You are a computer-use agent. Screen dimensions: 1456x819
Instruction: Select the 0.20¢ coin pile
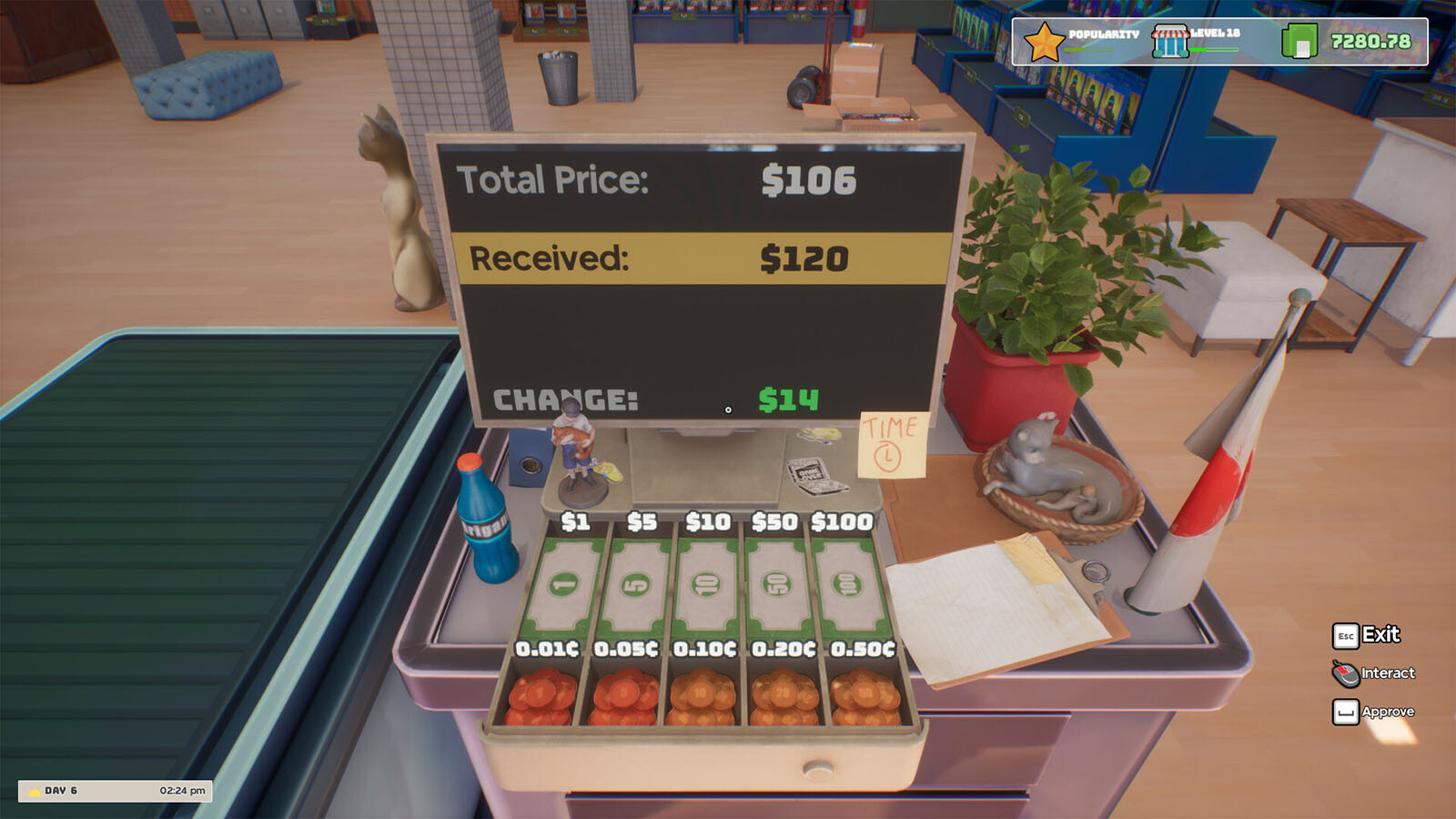pos(784,698)
